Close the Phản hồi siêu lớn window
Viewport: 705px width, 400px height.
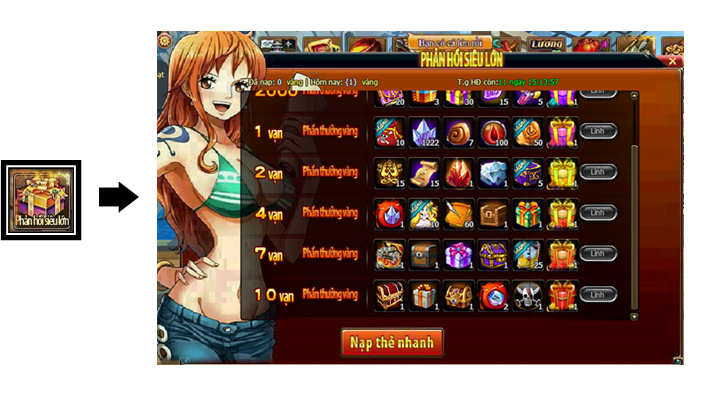tap(672, 61)
